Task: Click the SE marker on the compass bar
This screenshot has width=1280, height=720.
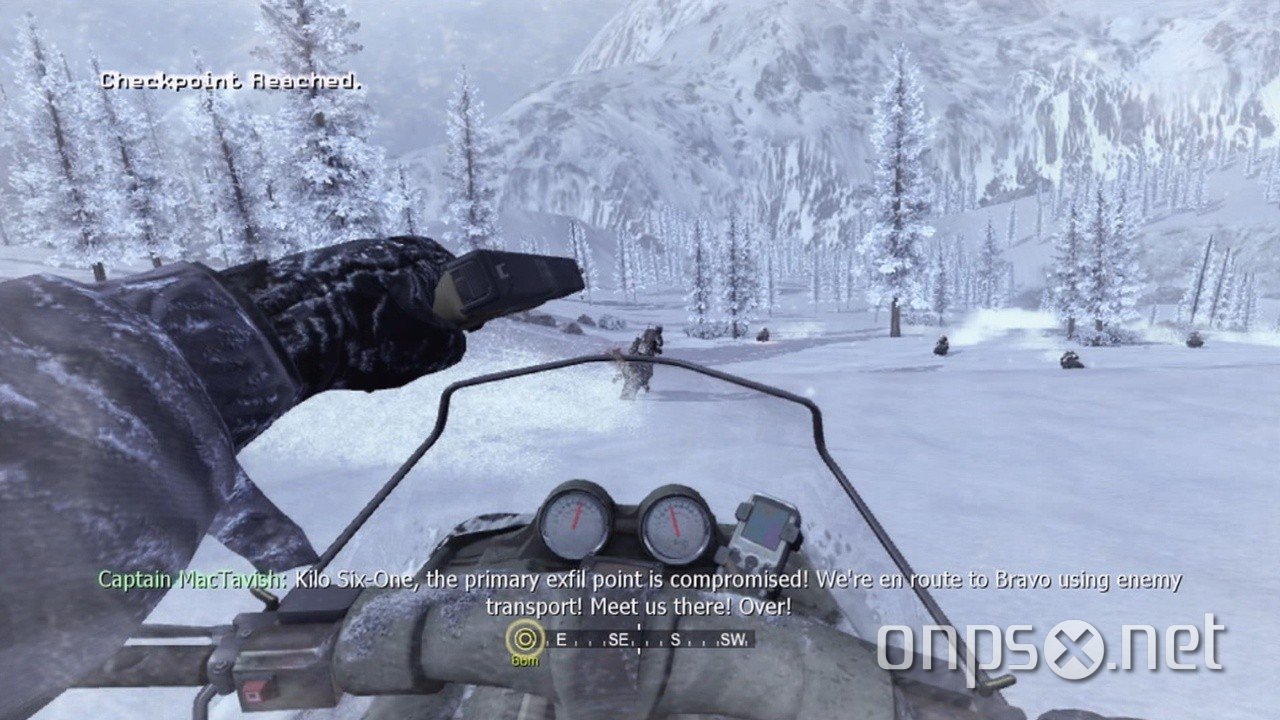Action: point(618,639)
